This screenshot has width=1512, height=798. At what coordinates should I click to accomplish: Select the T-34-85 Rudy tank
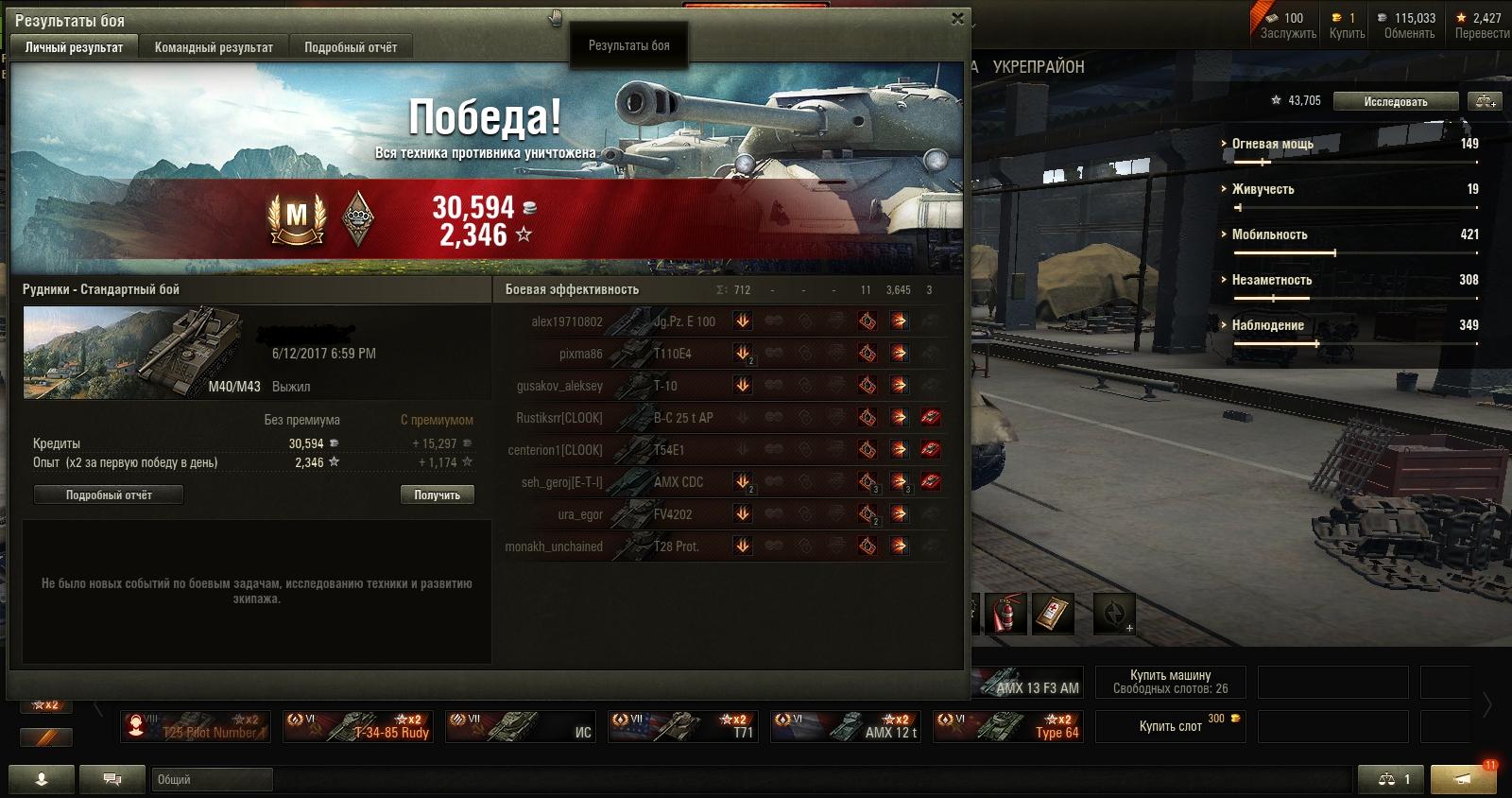tap(359, 727)
